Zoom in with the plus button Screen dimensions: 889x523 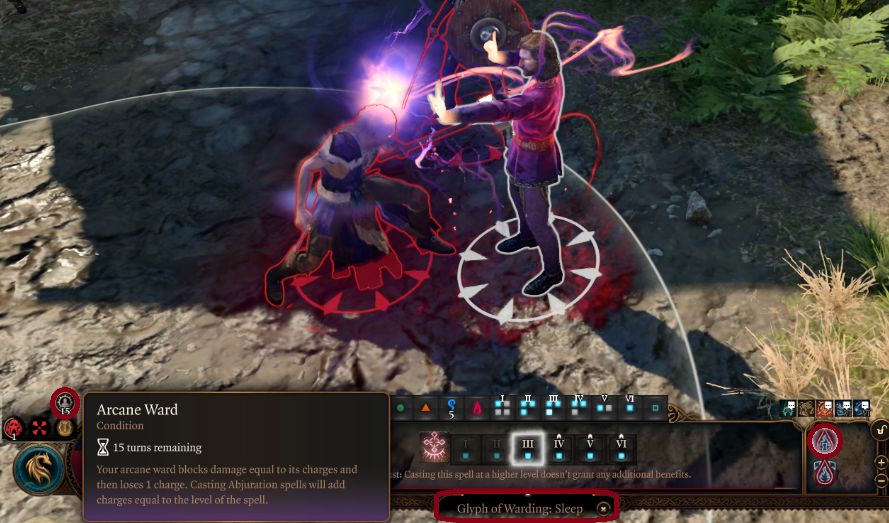[880, 462]
